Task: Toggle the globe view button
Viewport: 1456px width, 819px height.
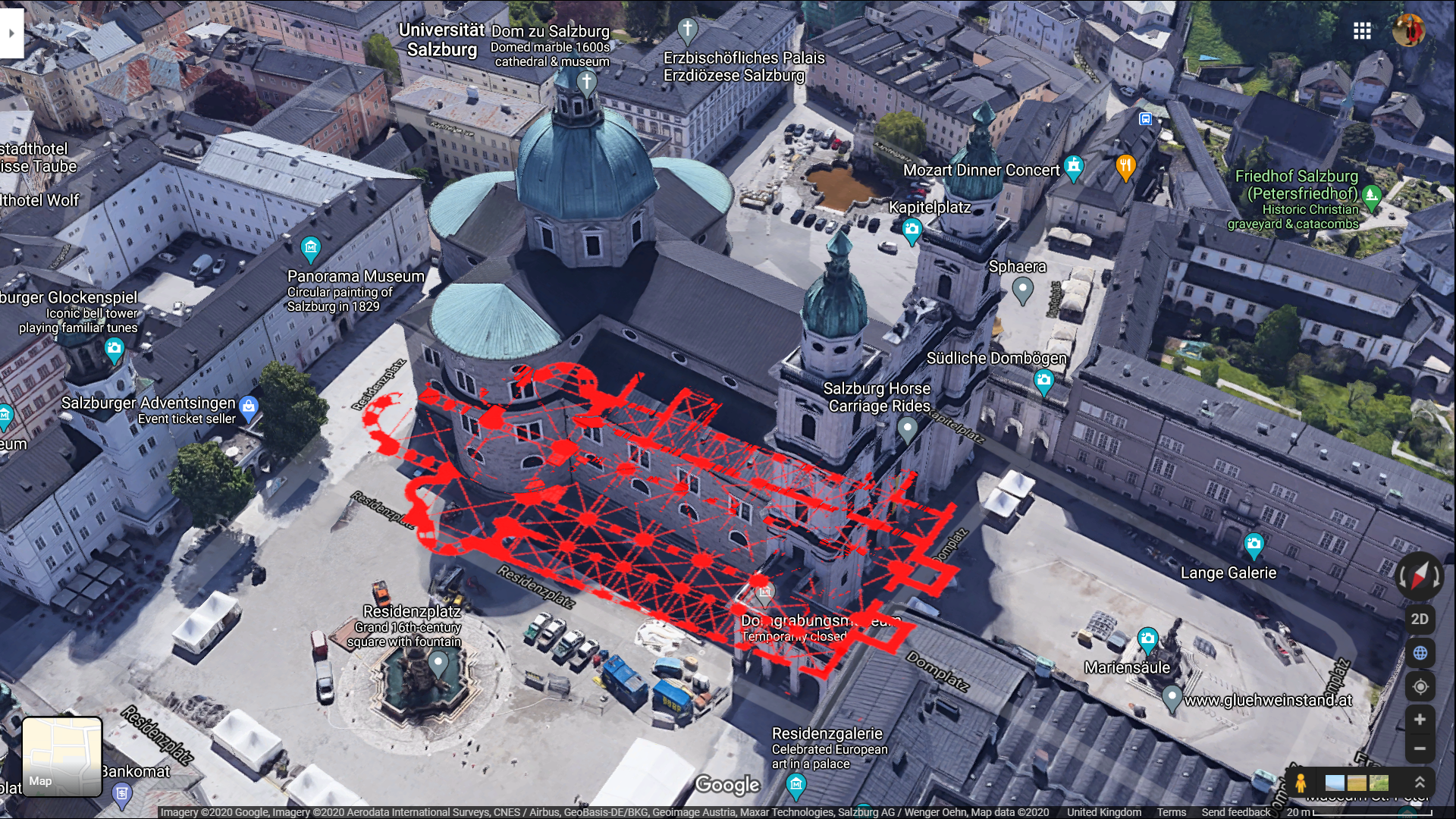Action: click(1420, 653)
